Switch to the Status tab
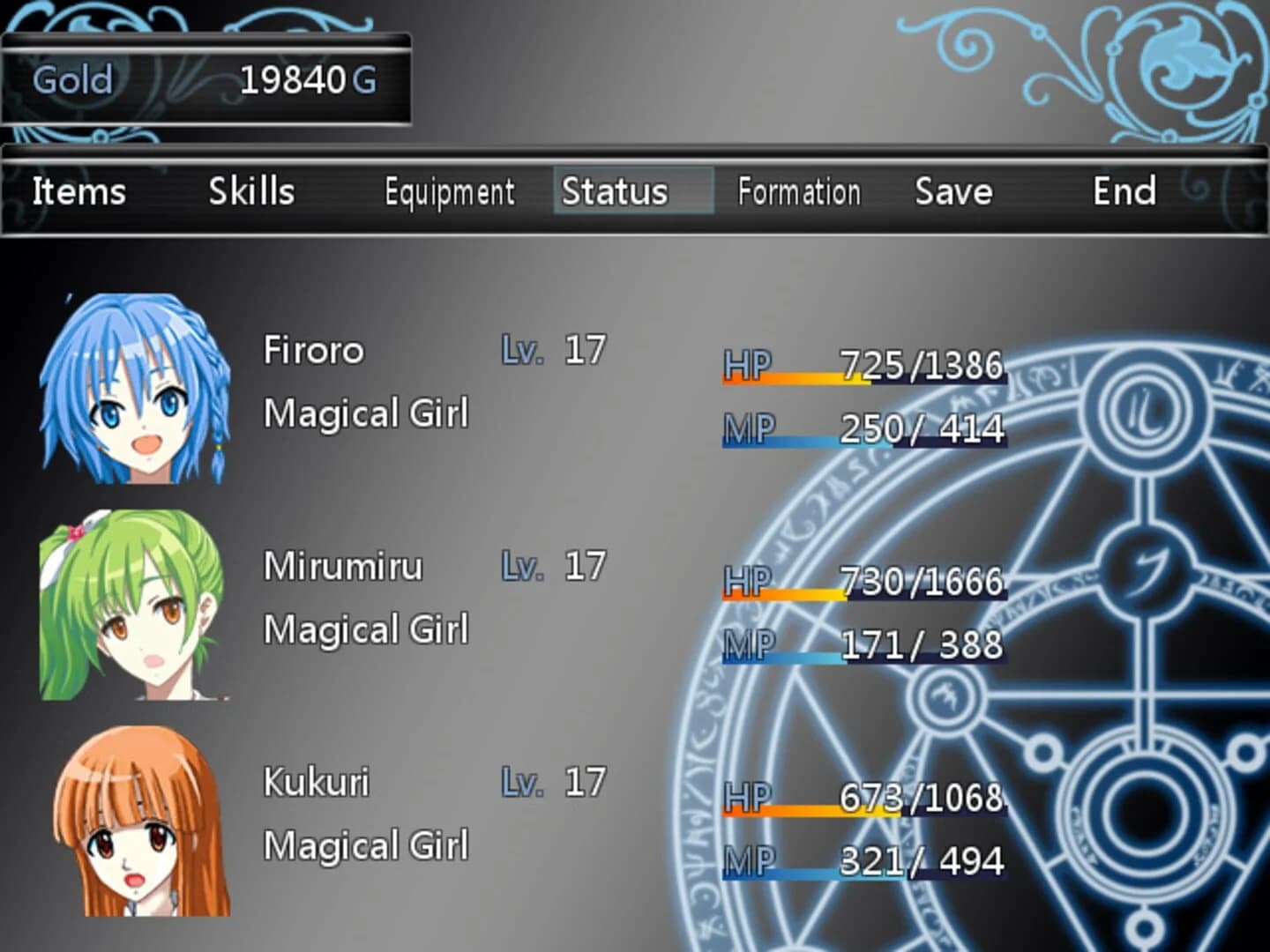This screenshot has width=1270, height=952. coord(615,191)
